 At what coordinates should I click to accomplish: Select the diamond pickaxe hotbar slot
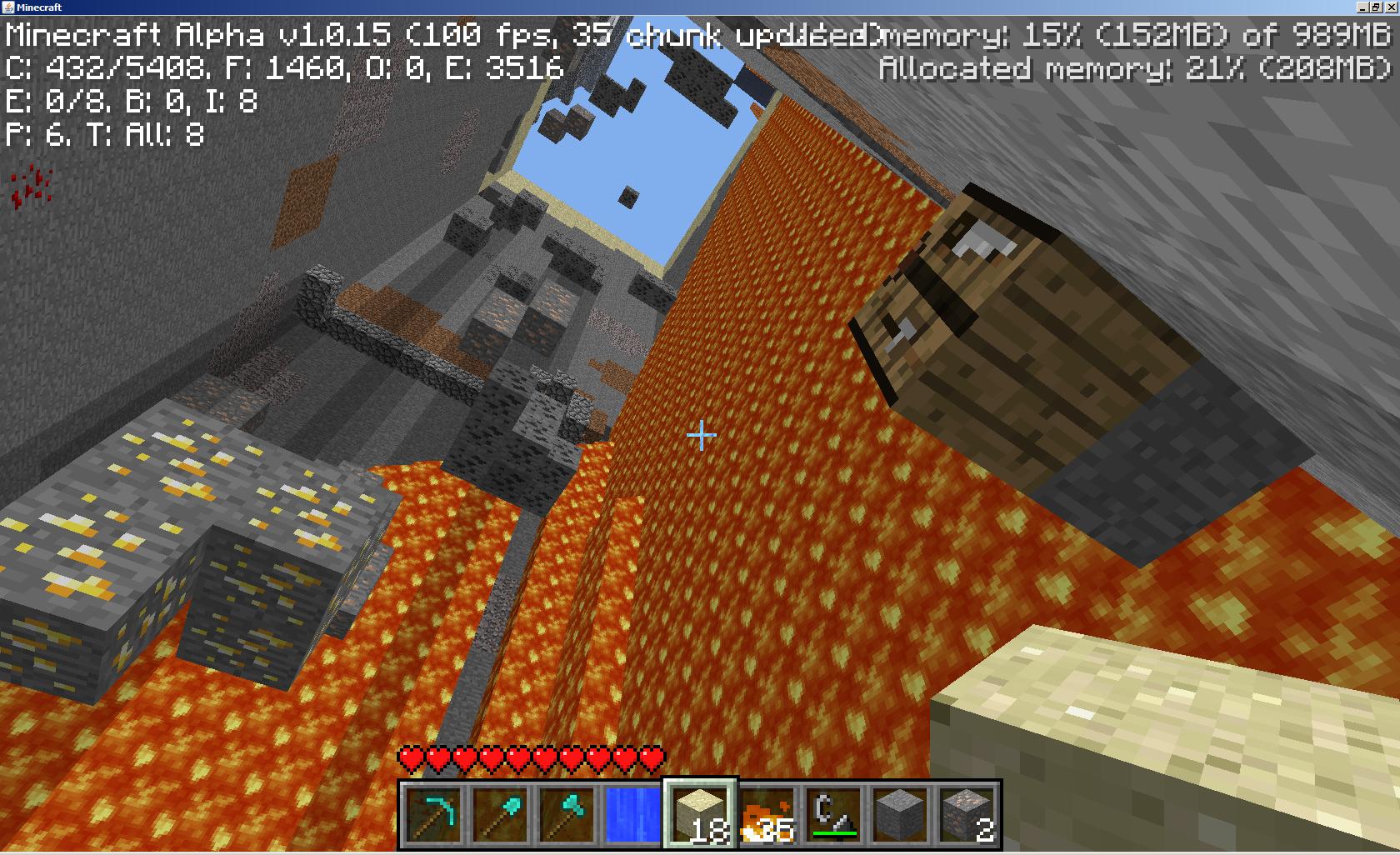pos(433,814)
